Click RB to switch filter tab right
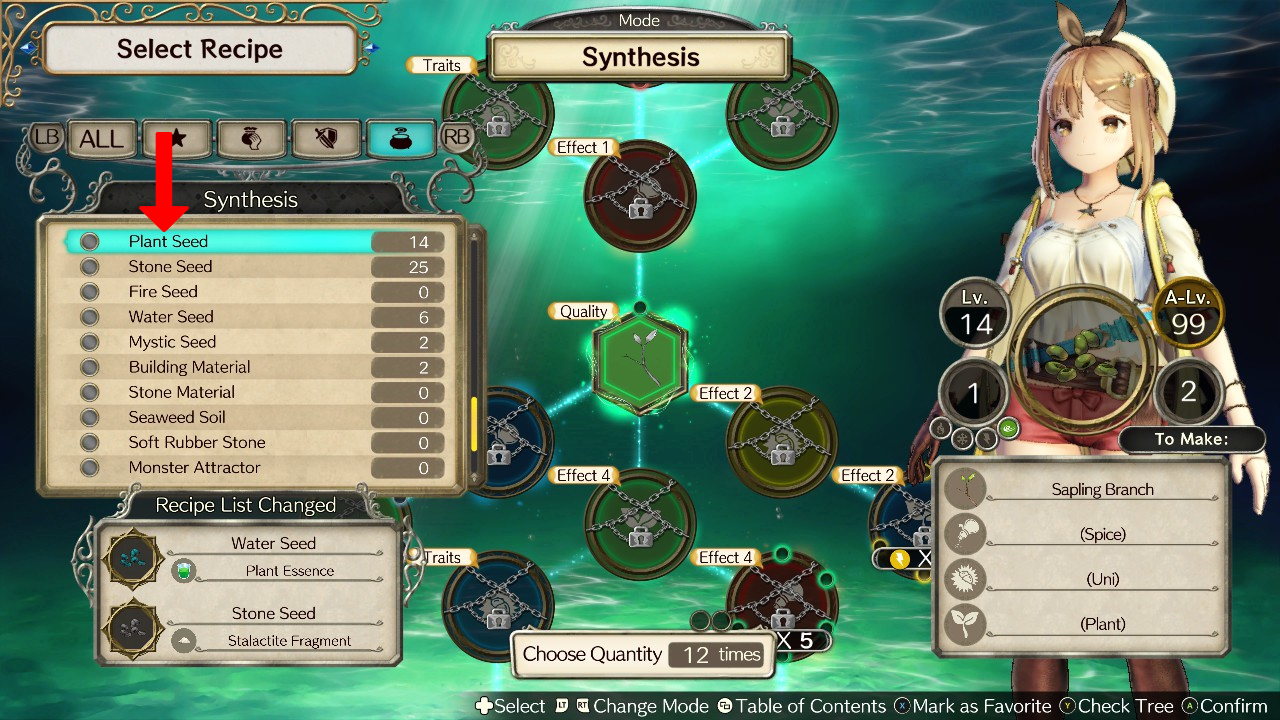The image size is (1280, 720). [456, 138]
